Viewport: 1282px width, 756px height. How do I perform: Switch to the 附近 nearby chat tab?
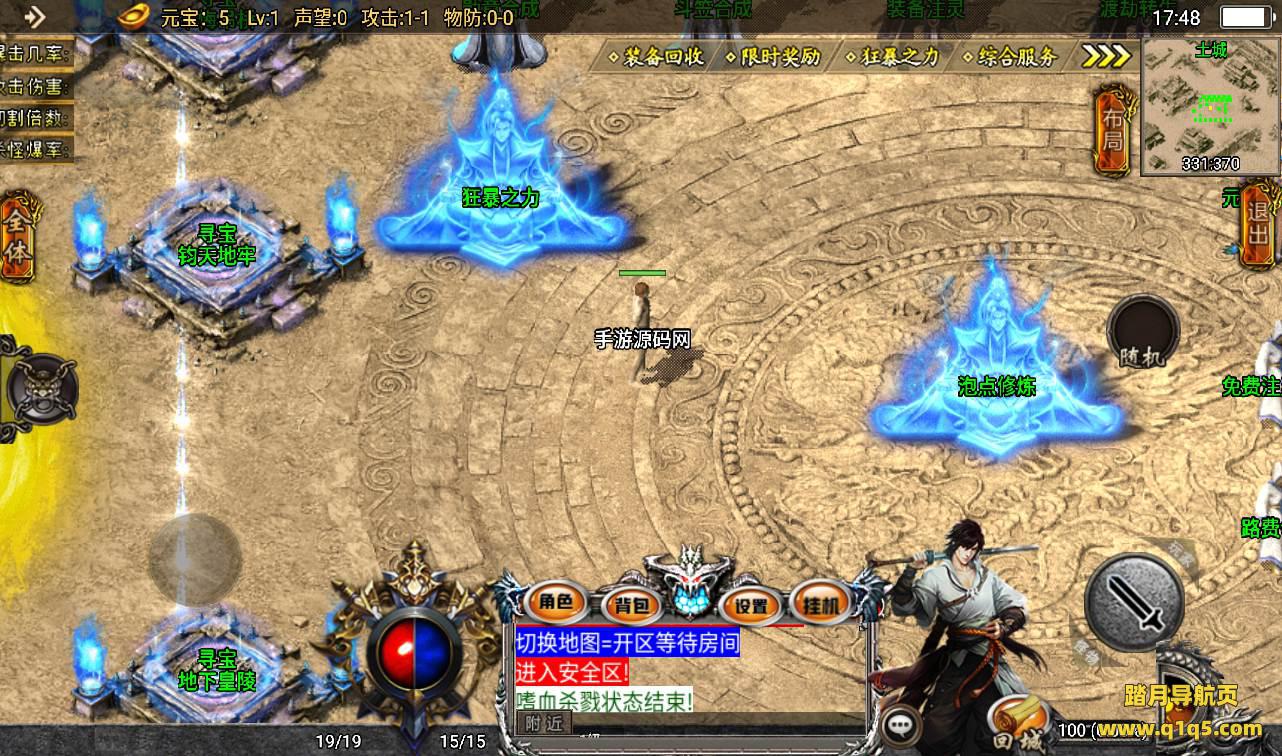tap(545, 723)
